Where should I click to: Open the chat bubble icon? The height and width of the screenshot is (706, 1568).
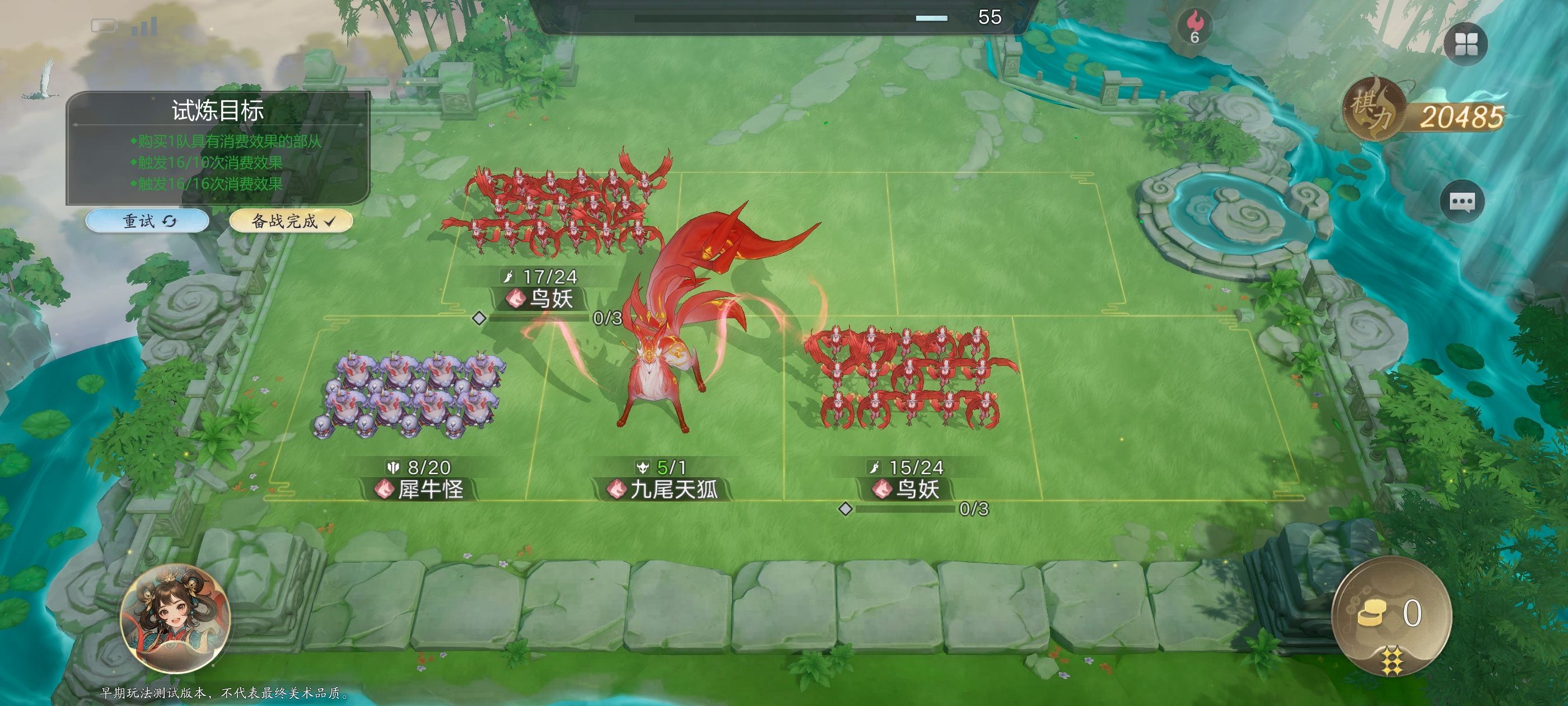point(1462,202)
